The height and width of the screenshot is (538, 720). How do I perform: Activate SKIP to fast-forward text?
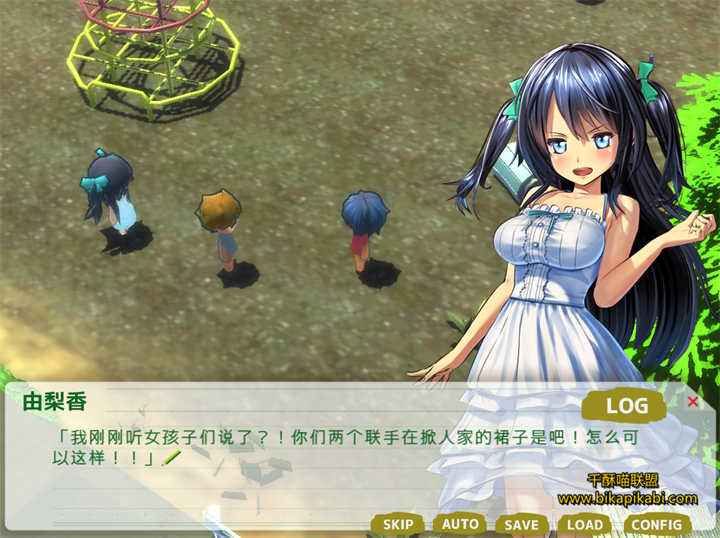point(398,524)
